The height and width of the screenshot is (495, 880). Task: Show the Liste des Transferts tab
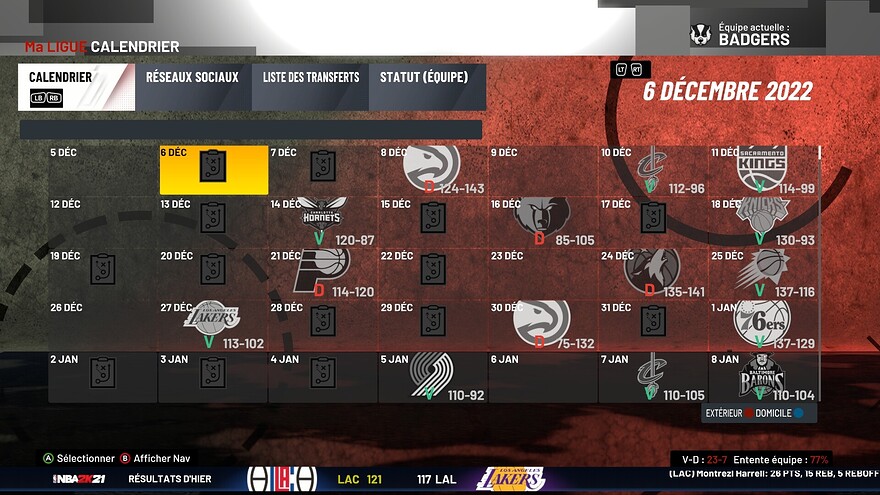click(311, 87)
